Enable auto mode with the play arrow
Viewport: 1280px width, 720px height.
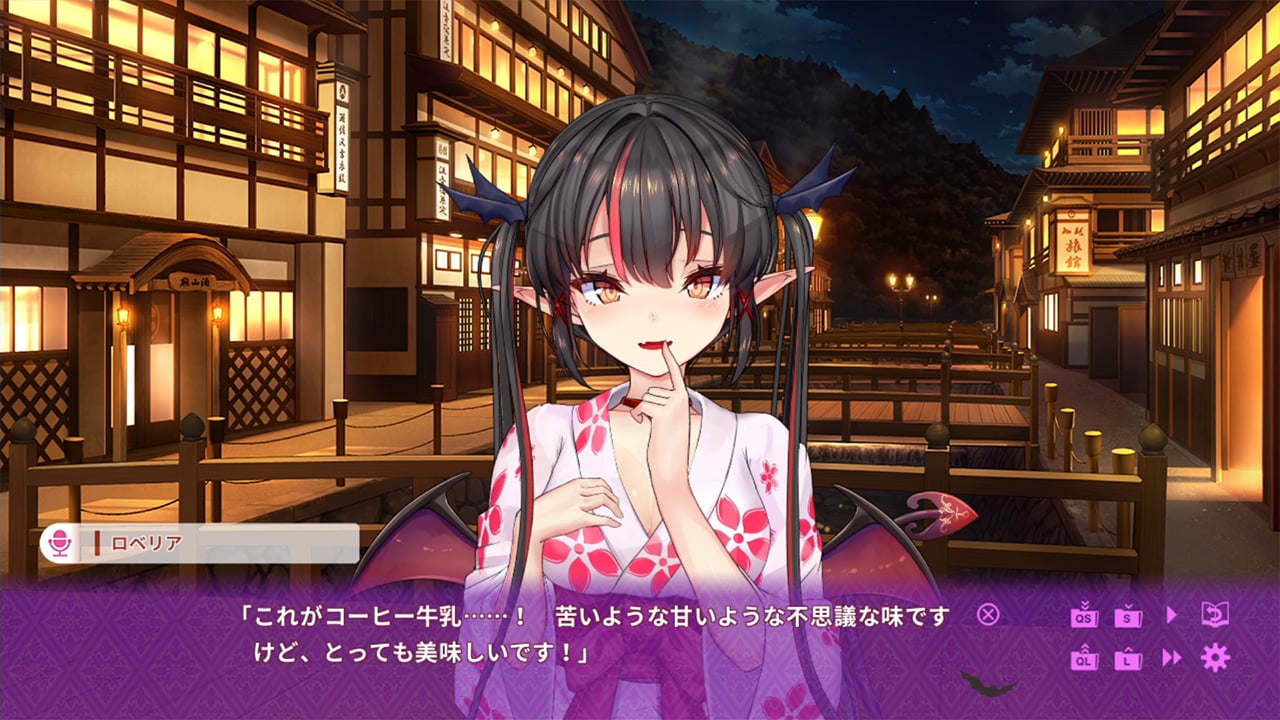(1172, 614)
